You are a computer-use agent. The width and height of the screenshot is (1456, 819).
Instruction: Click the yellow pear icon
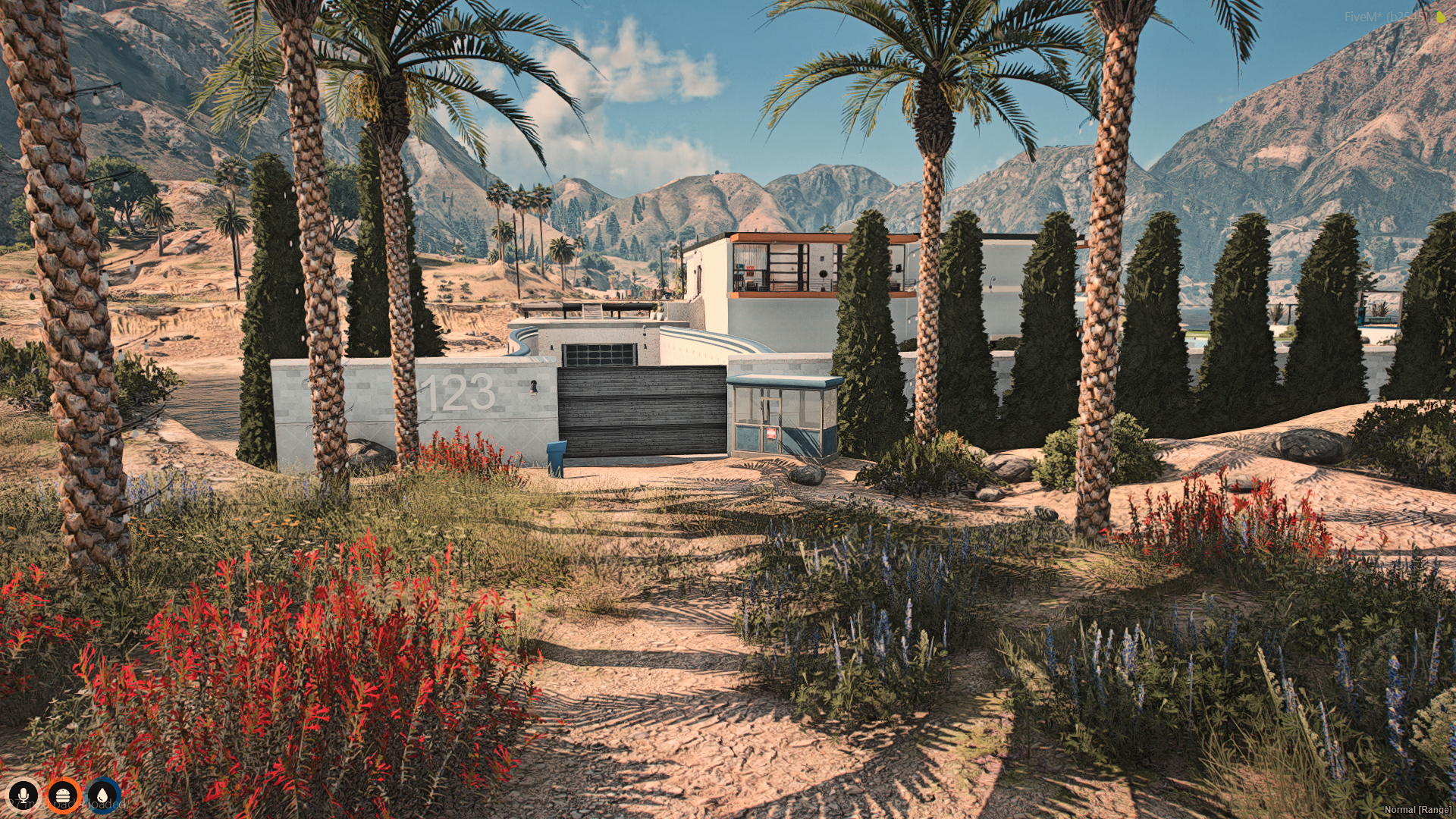coord(1440,16)
